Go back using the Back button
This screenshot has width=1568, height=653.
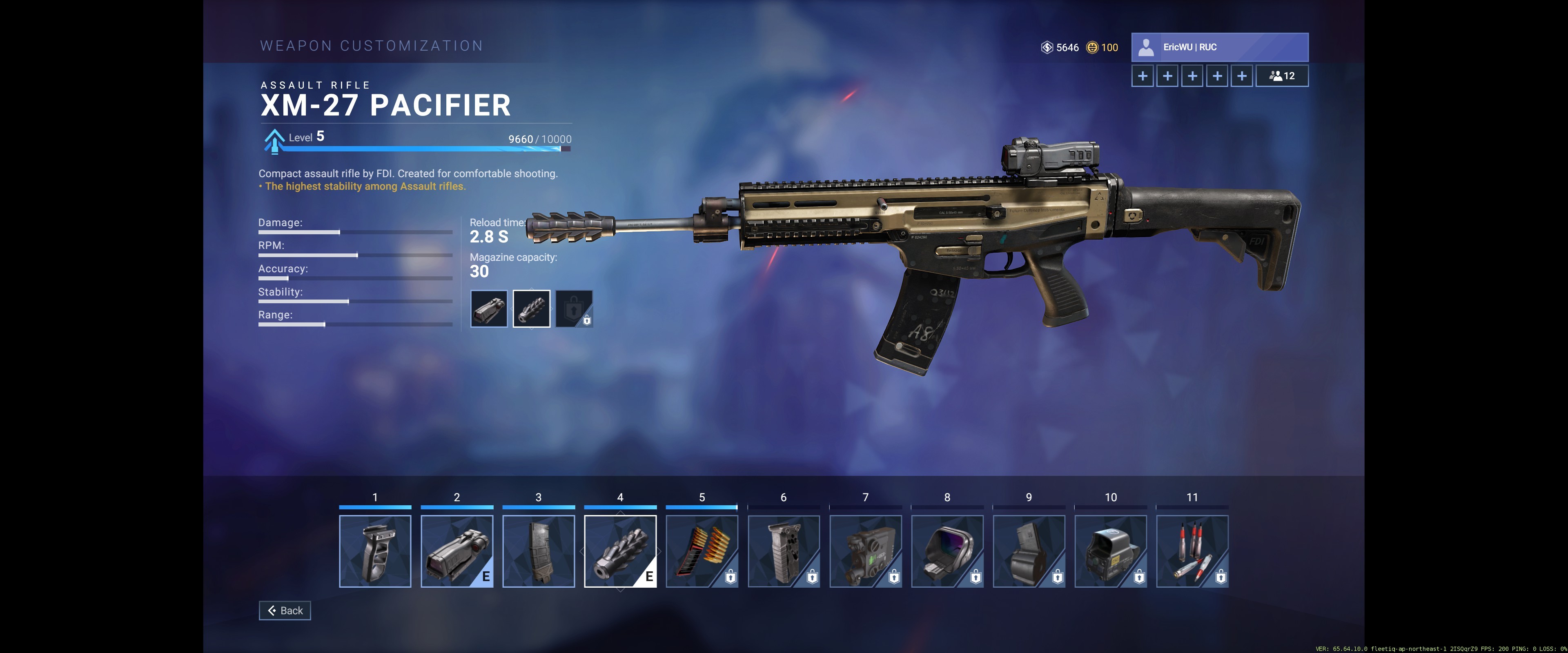[285, 611]
